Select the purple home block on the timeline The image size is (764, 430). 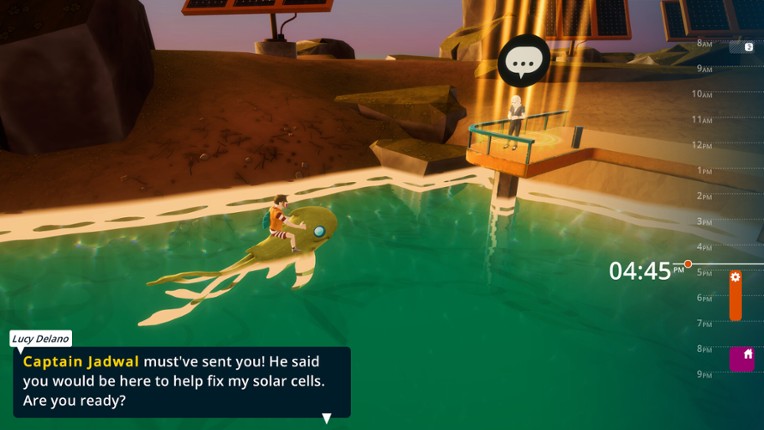[741, 358]
